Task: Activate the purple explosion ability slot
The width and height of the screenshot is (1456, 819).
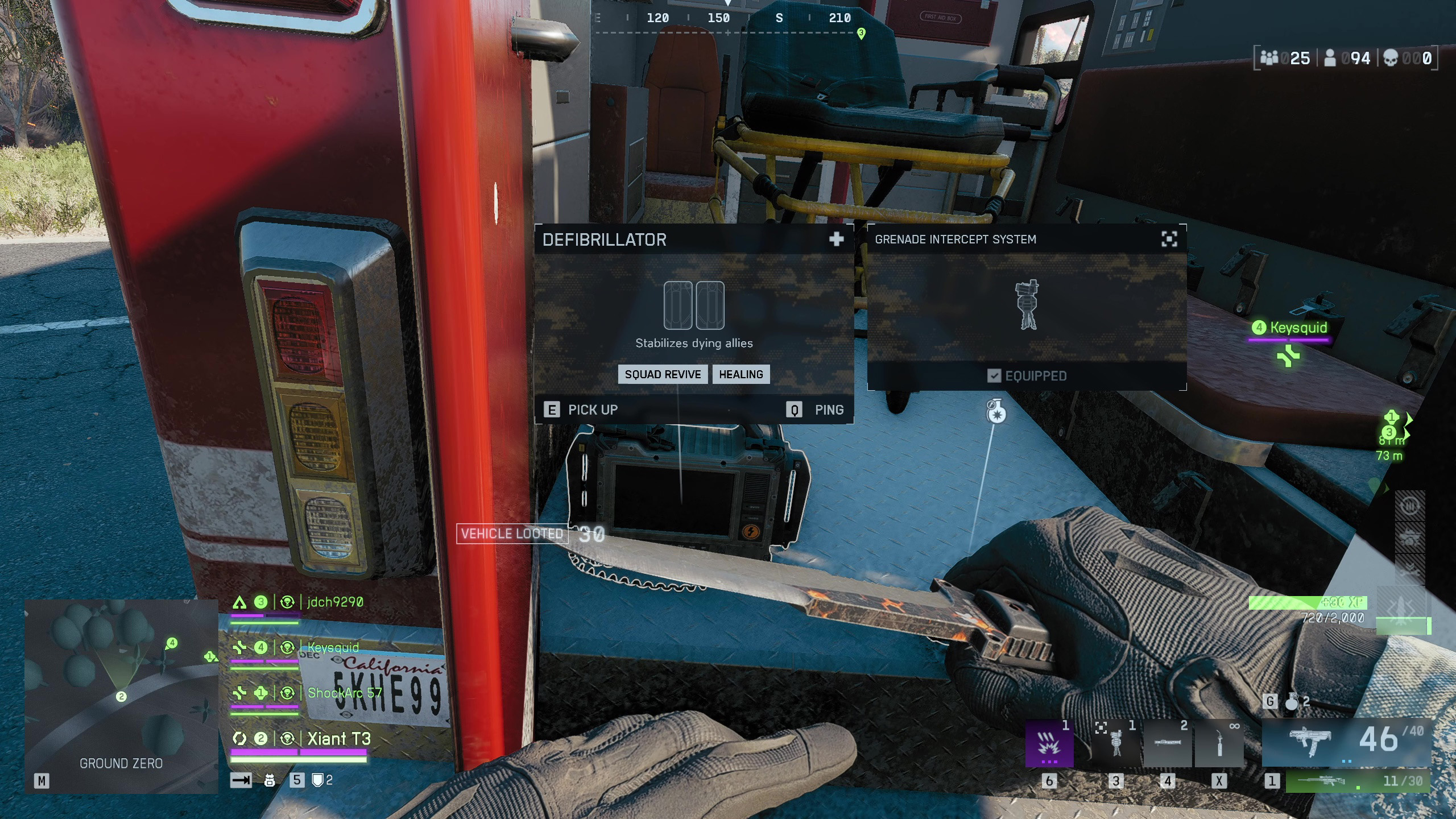Action: 1049,744
